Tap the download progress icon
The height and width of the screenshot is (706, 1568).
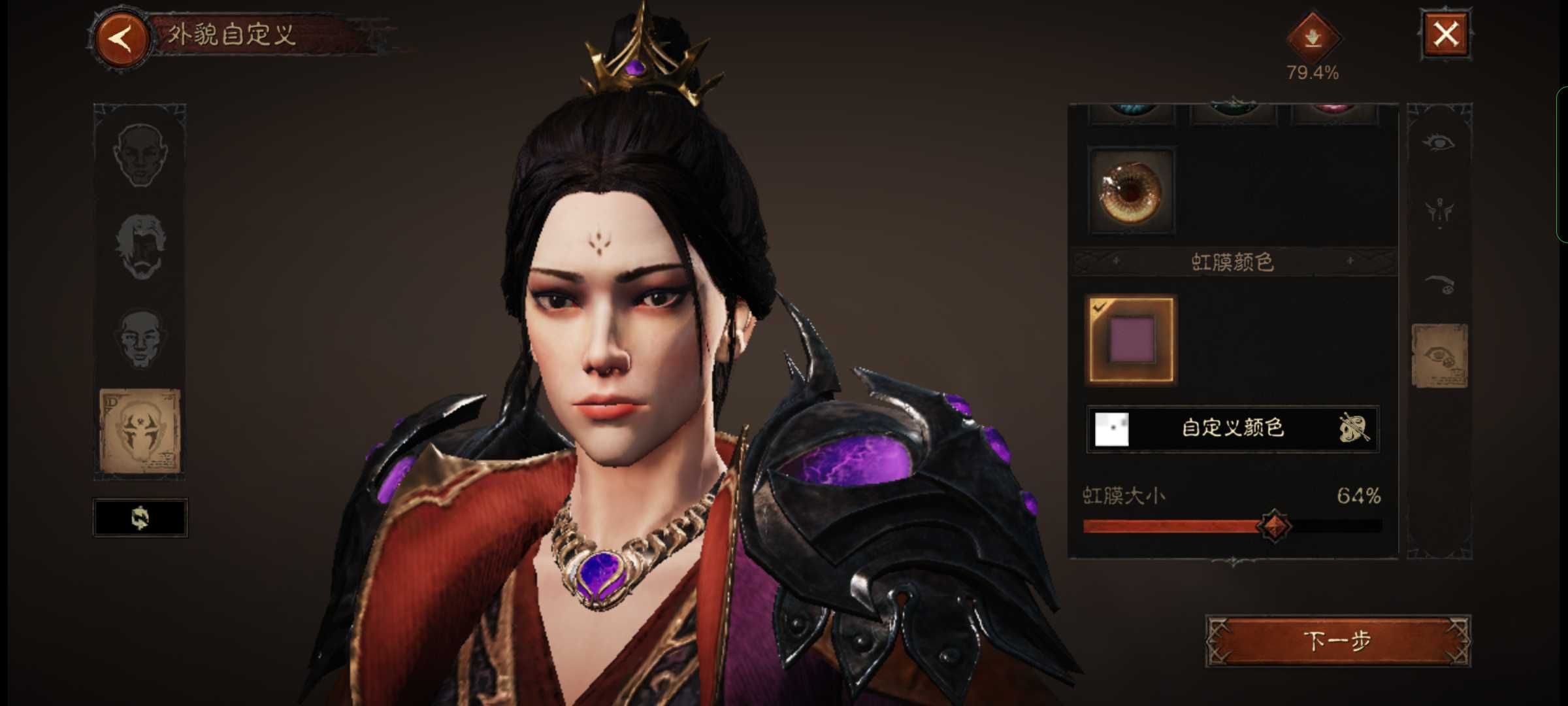coord(1313,39)
